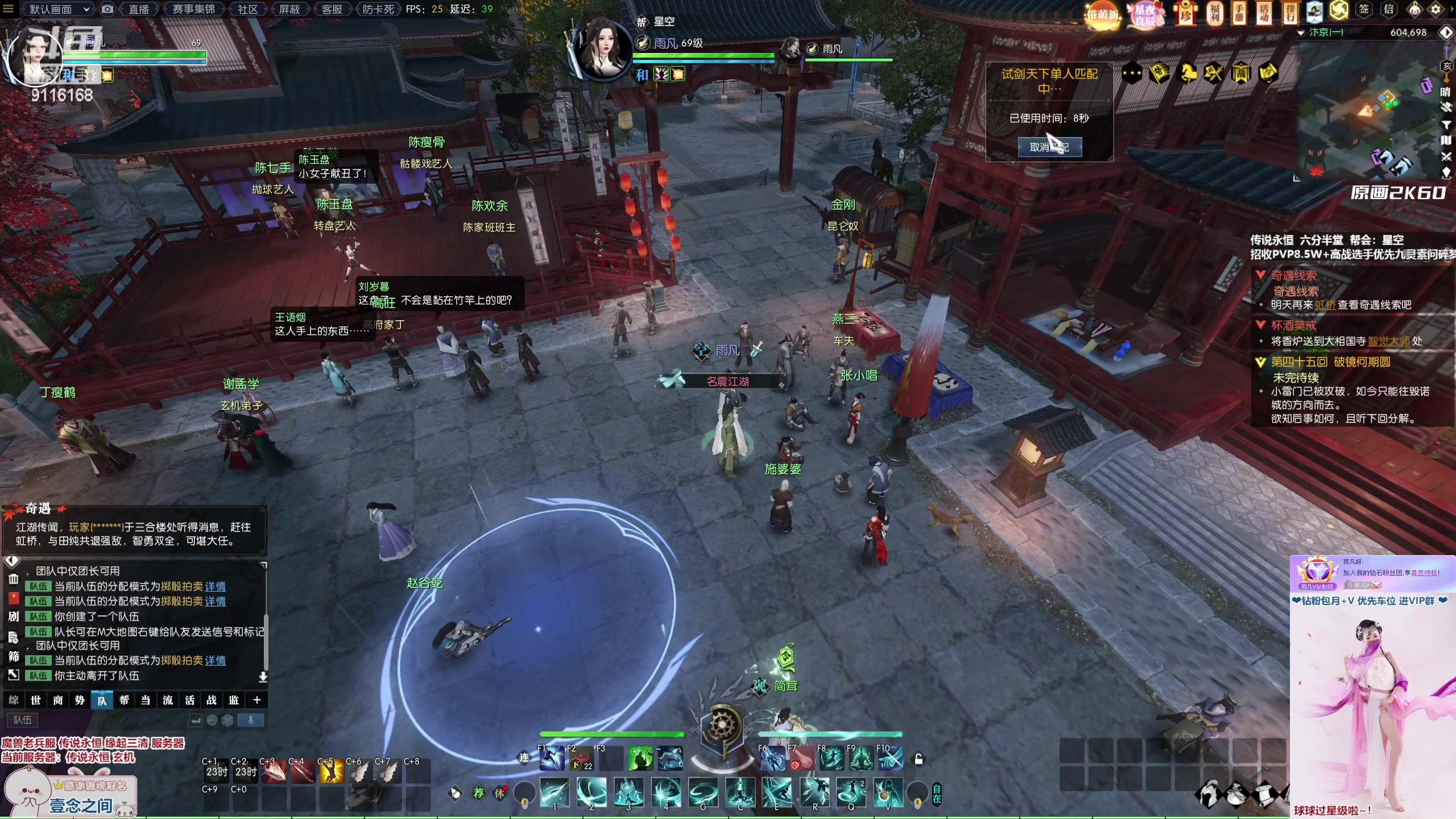Screen dimensions: 1456x819
Task: Add a new chat tab with plus
Action: (257, 700)
